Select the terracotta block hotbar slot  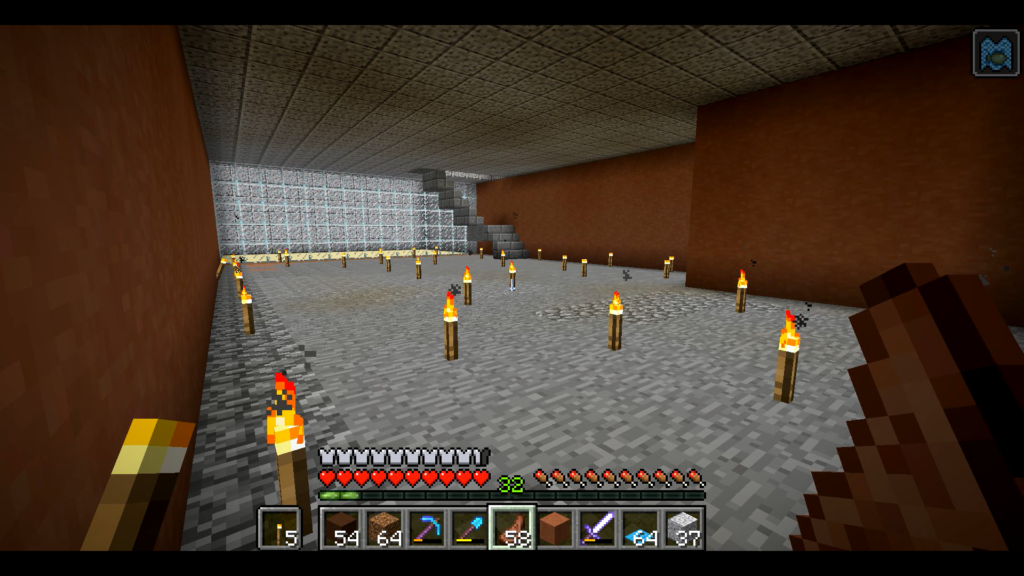[555, 528]
